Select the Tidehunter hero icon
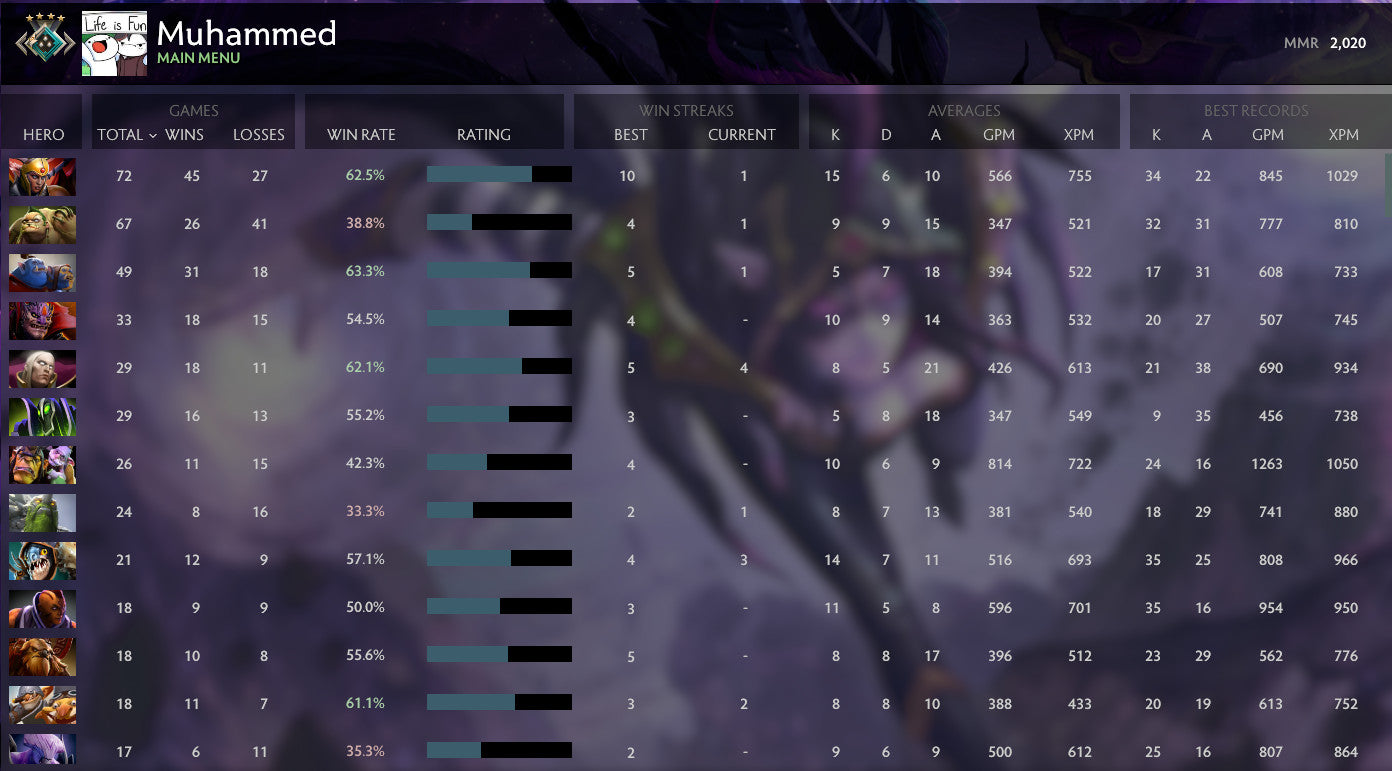Screen dimensions: 1392x771 coord(42,512)
